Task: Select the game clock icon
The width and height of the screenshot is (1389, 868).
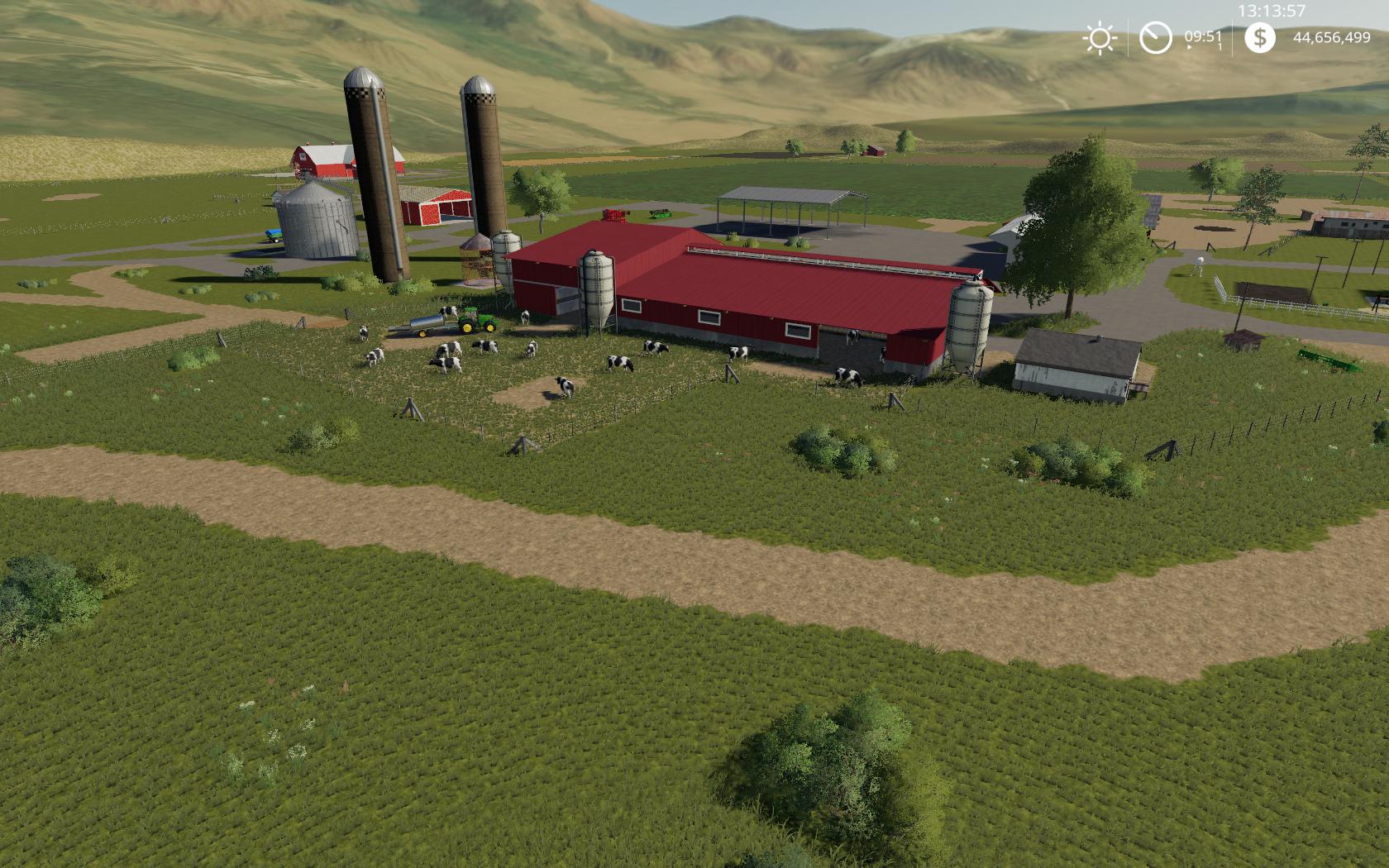Action: tap(1155, 38)
